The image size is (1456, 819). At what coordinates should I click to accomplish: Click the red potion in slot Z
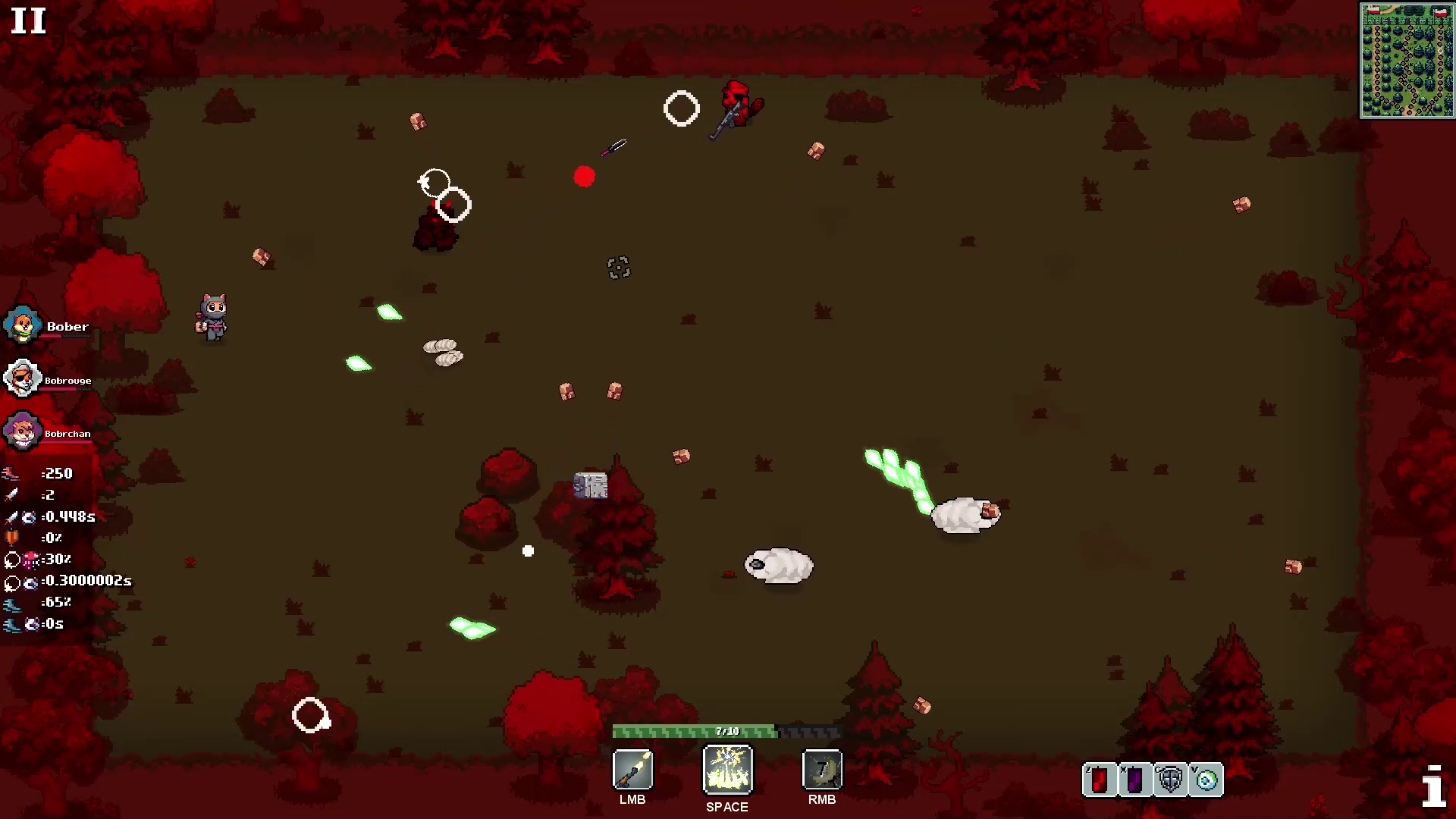[1099, 779]
